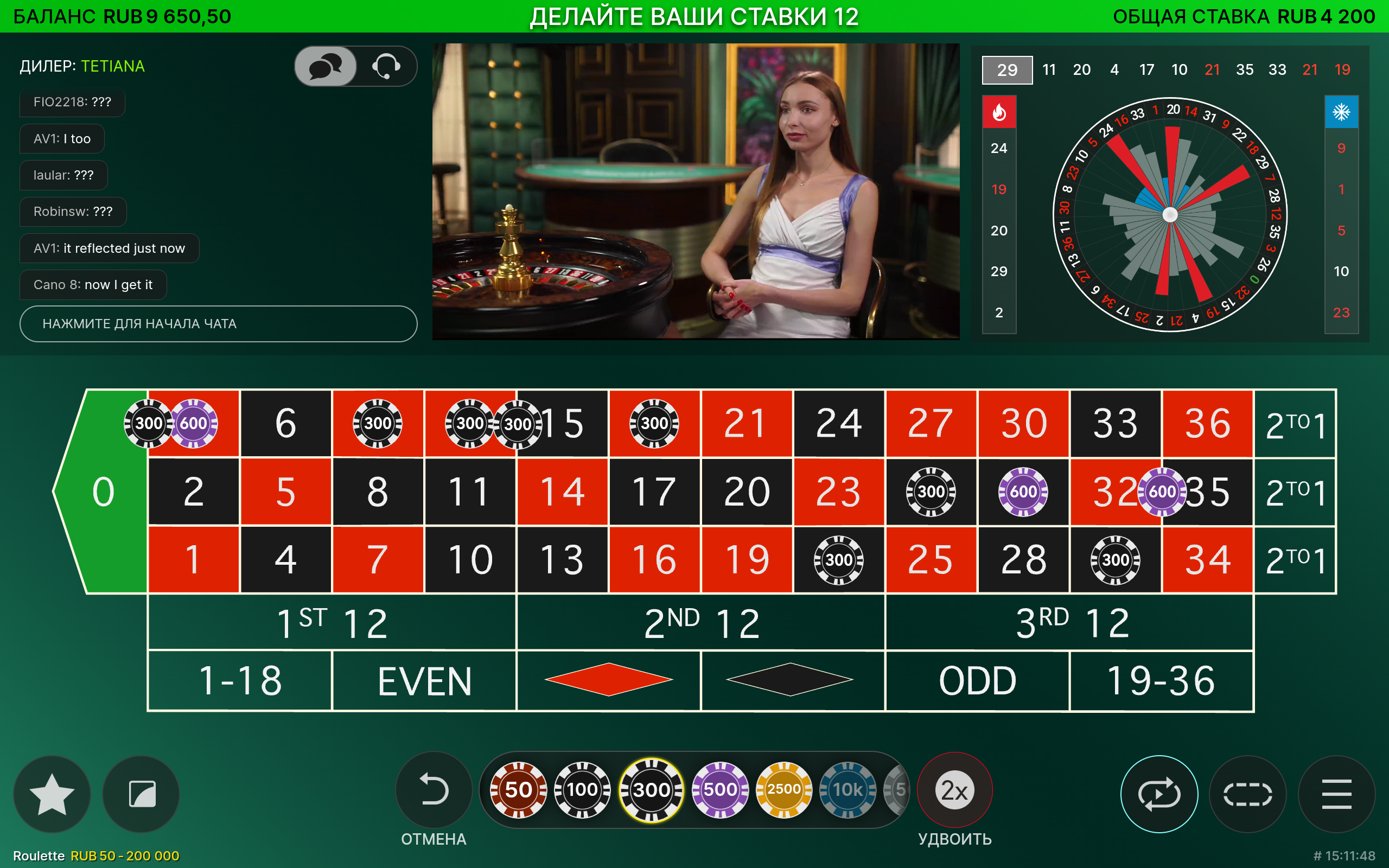
Task: Activate the repeat bet autoplay button
Action: point(1159,795)
